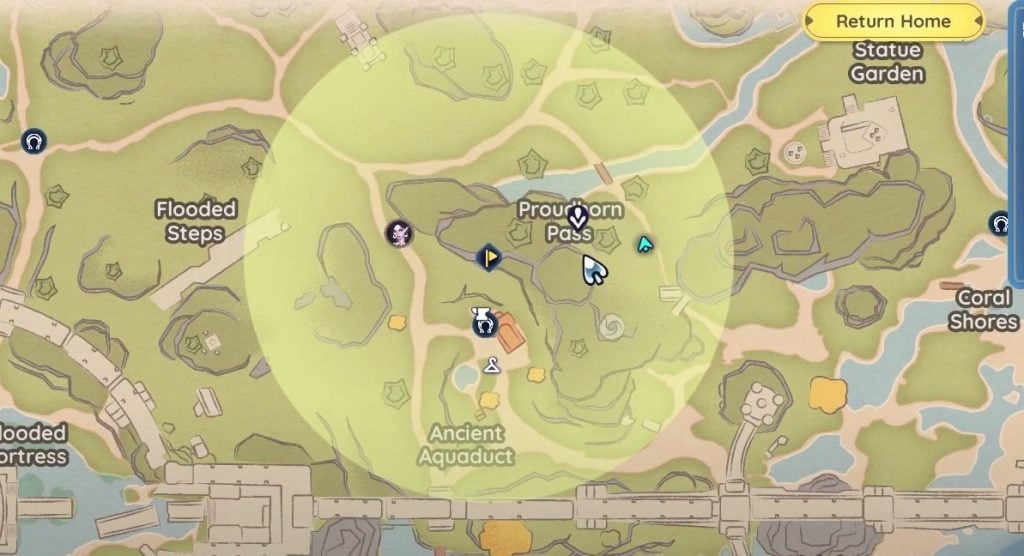This screenshot has height=556, width=1024.
Task: Click the Return Home button
Action: coord(893,21)
